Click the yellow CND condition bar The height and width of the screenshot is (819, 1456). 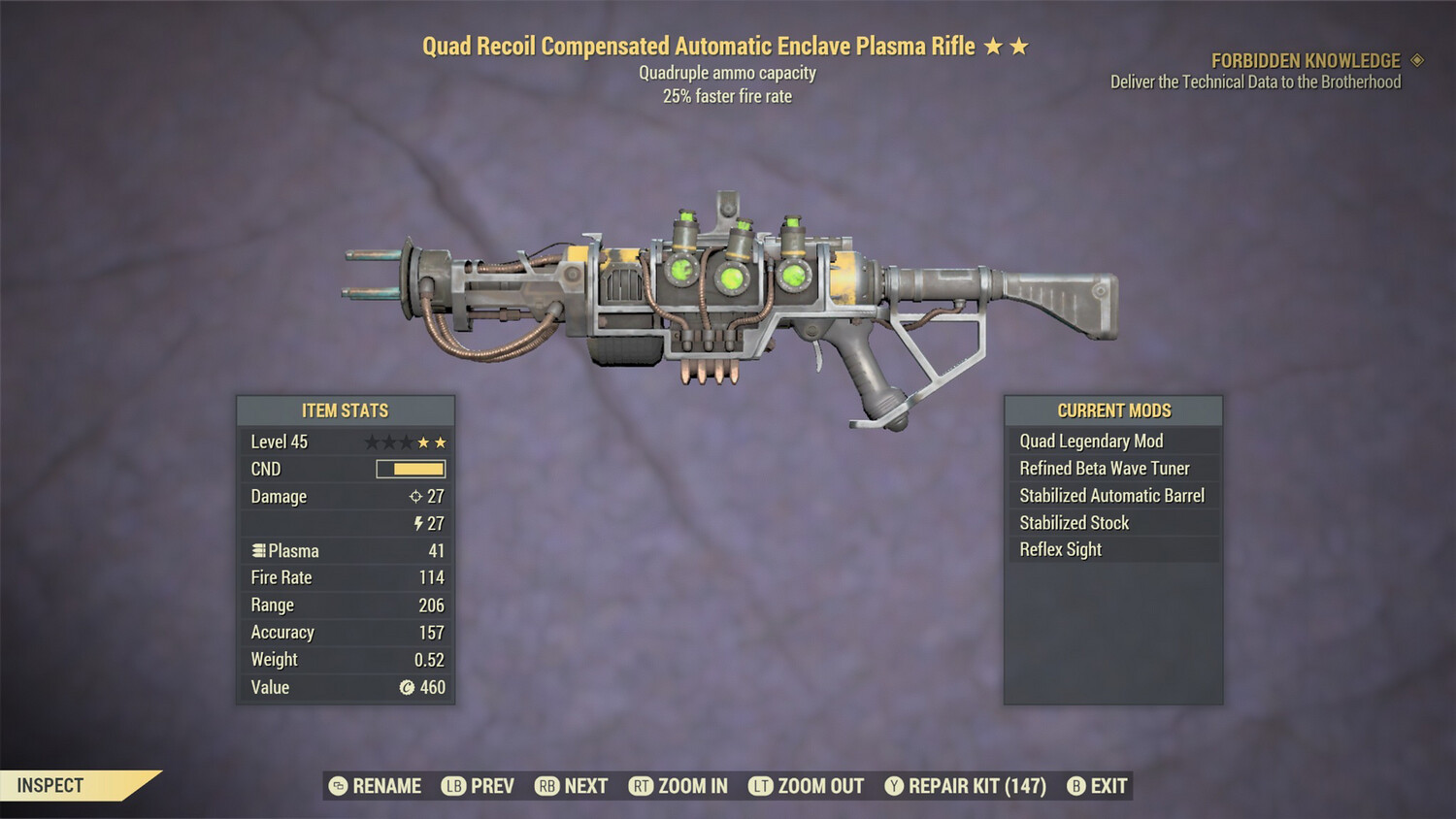tap(412, 469)
